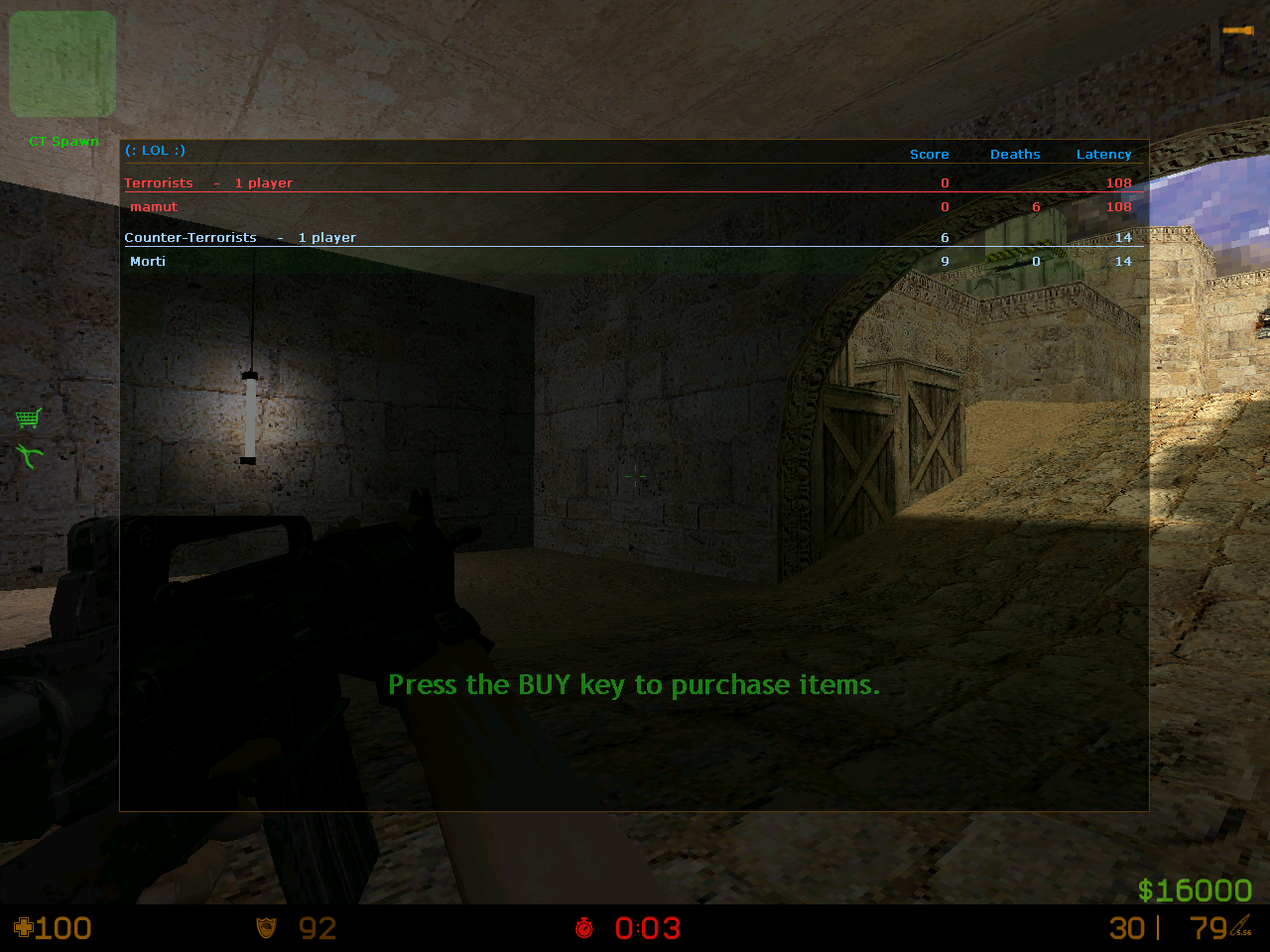Click the defuse kit pliers icon
Image resolution: width=1270 pixels, height=952 pixels.
click(x=30, y=456)
